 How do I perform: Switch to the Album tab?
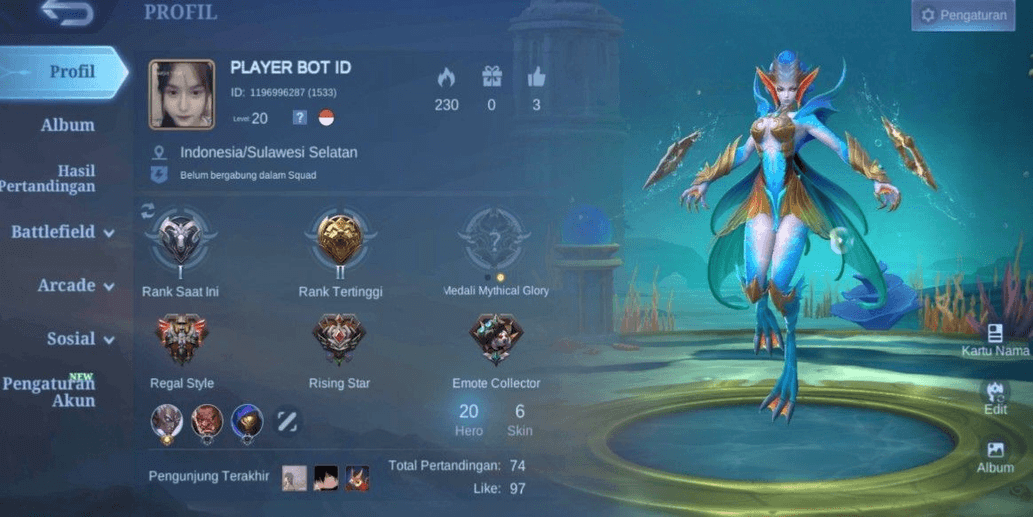pos(67,125)
